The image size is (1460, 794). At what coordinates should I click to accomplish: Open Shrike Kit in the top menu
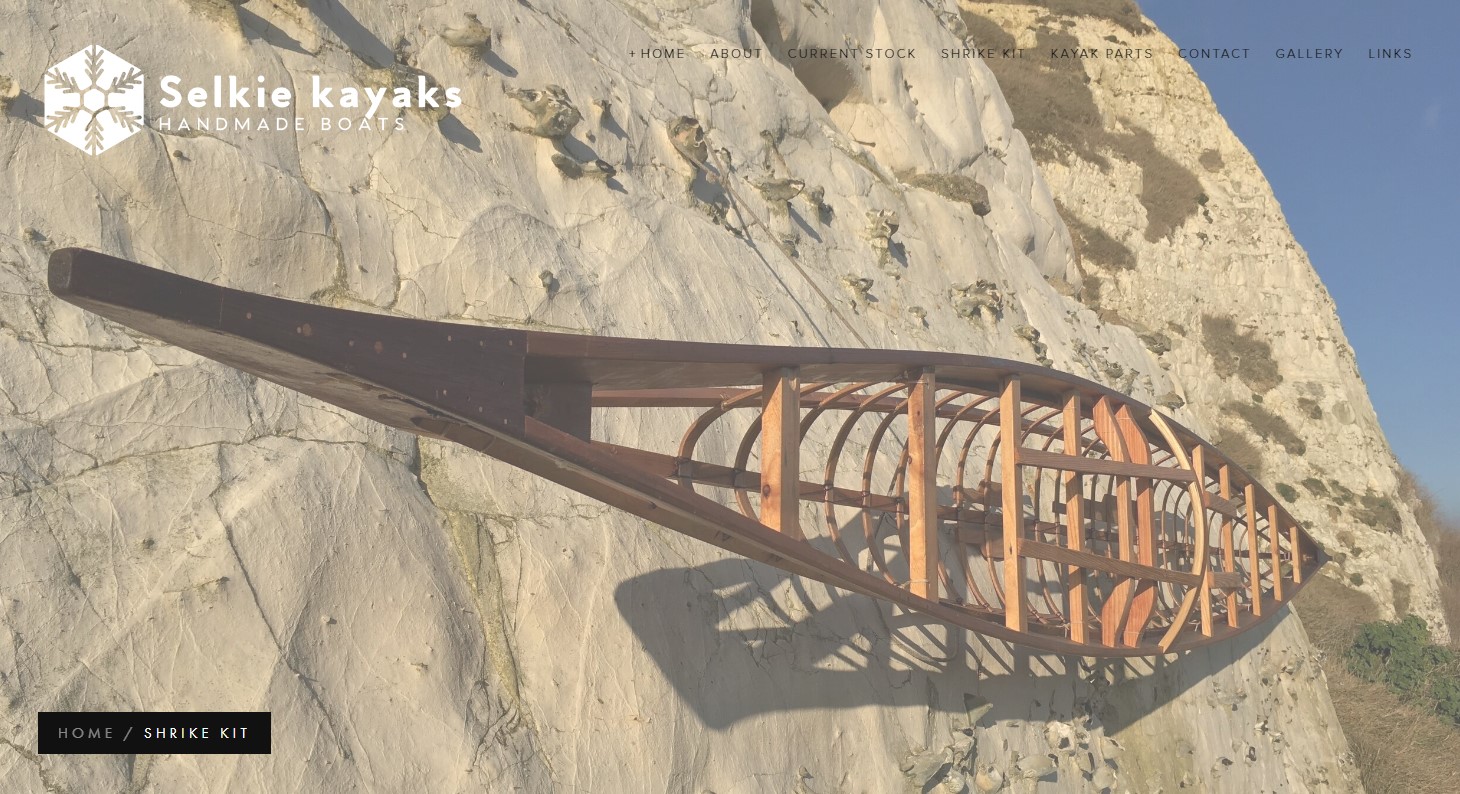[x=982, y=54]
